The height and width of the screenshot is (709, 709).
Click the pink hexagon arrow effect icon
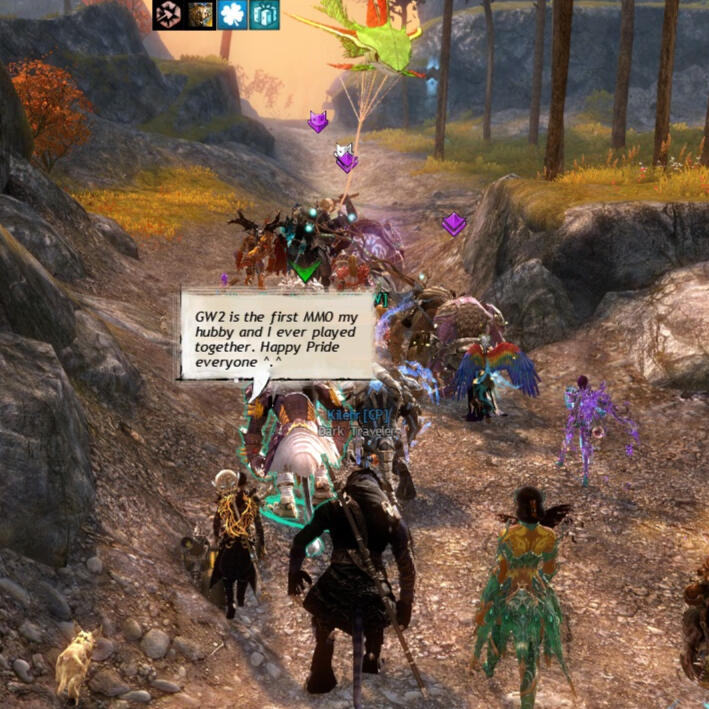(x=167, y=15)
